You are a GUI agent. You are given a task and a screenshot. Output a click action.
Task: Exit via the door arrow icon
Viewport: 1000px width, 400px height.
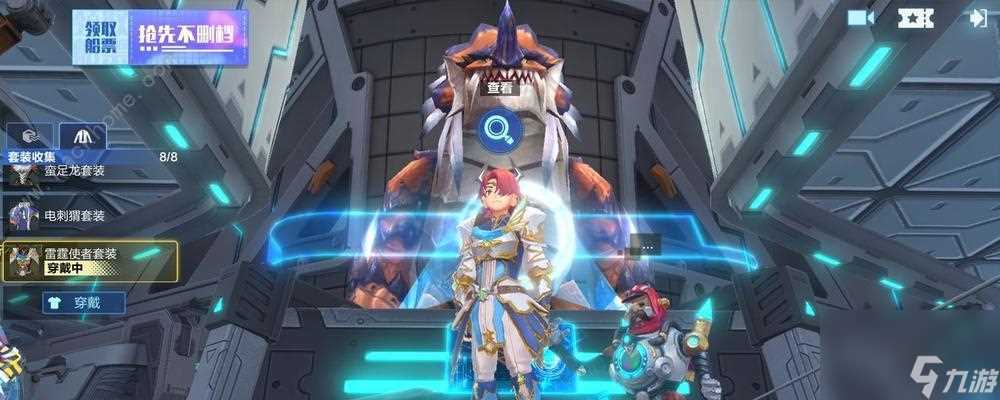coord(977,17)
